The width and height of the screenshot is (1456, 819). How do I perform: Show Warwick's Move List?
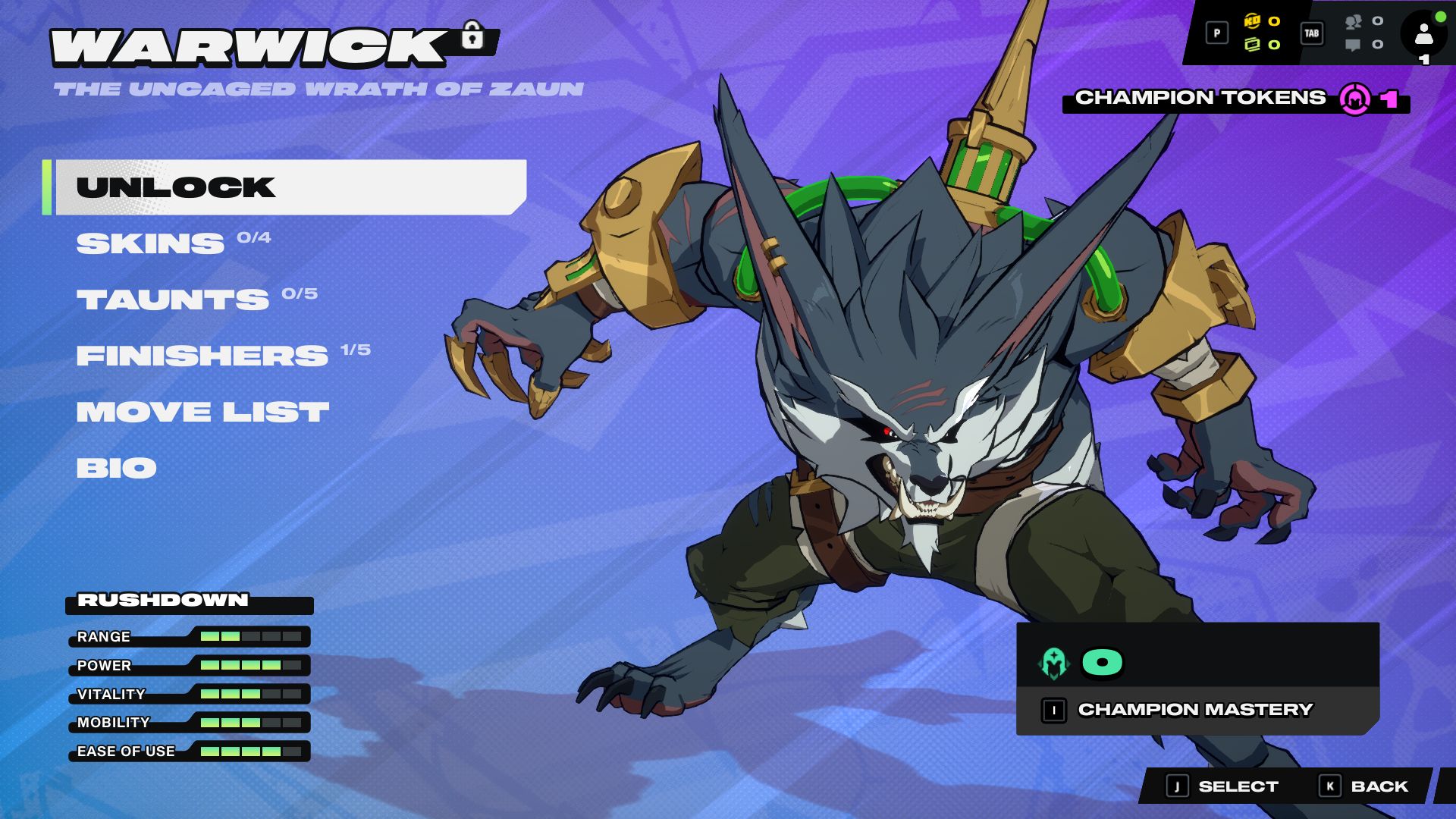202,412
